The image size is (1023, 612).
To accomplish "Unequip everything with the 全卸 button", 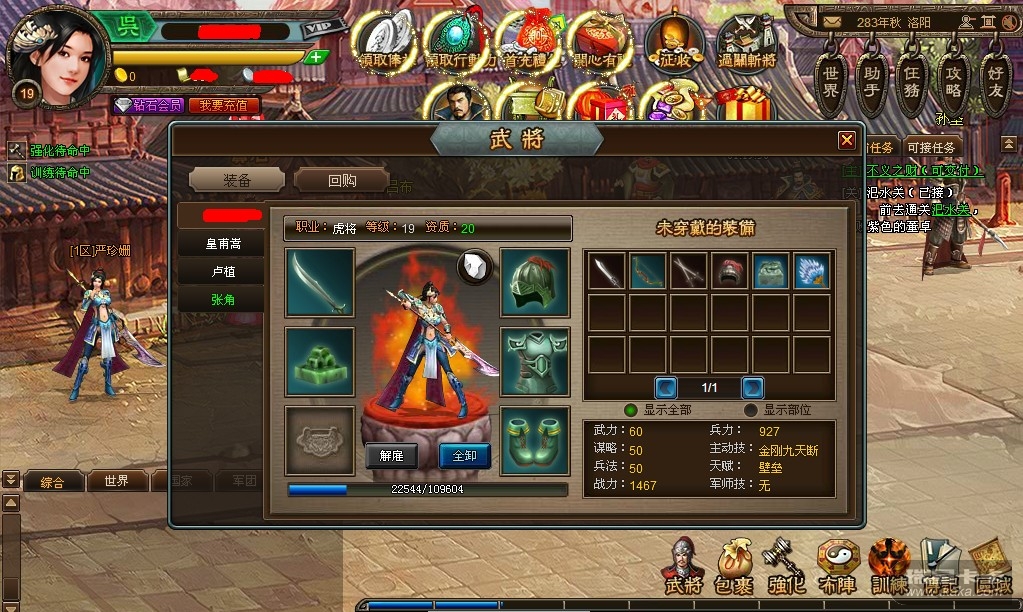I will (465, 455).
